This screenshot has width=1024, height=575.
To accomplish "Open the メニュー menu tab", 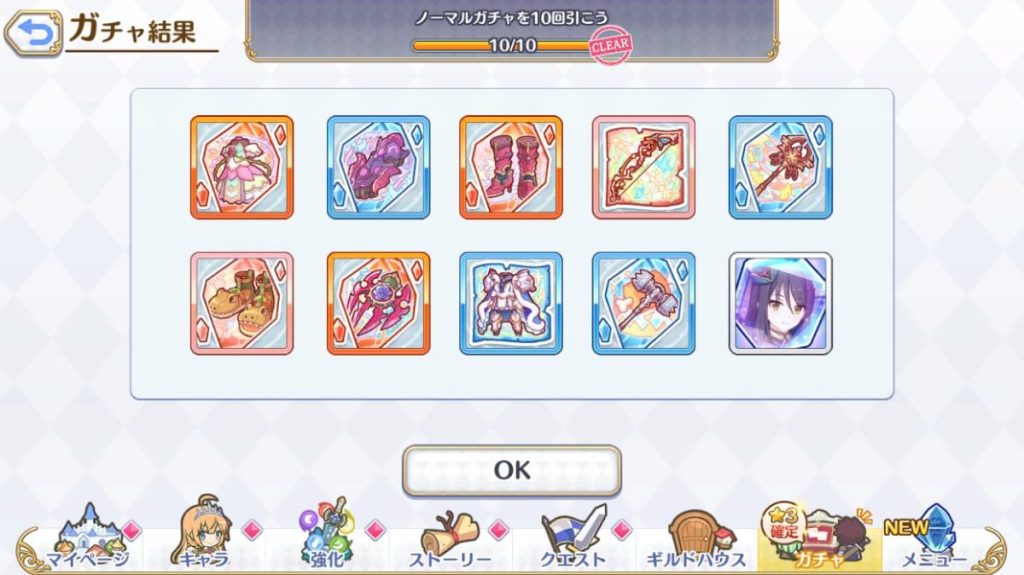I will click(x=935, y=538).
